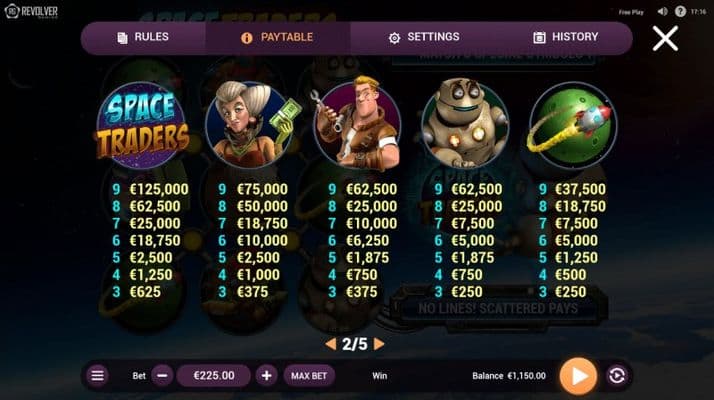
Task: Advance to the next paytable page
Action: [379, 343]
